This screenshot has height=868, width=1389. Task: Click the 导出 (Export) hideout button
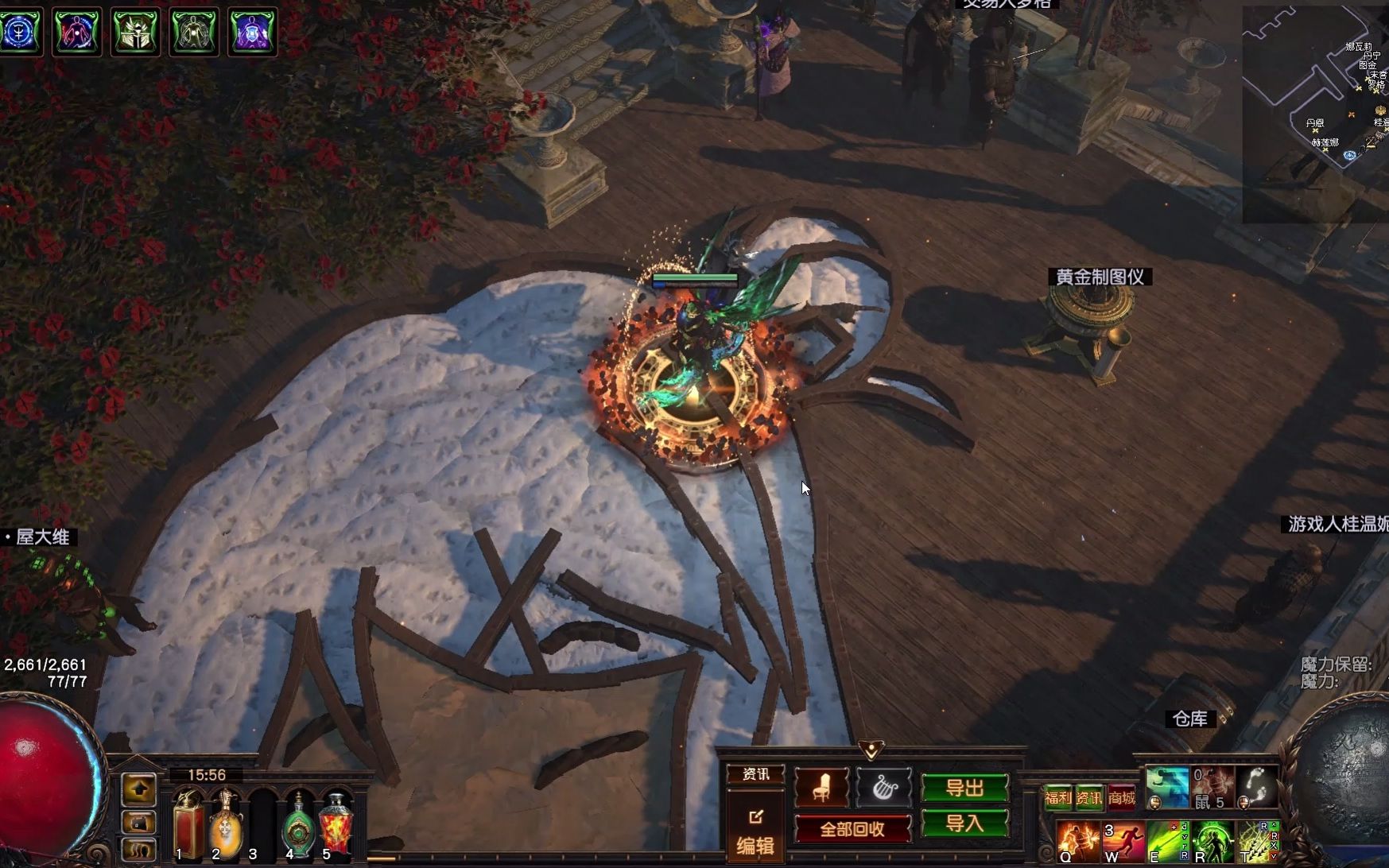click(x=964, y=788)
